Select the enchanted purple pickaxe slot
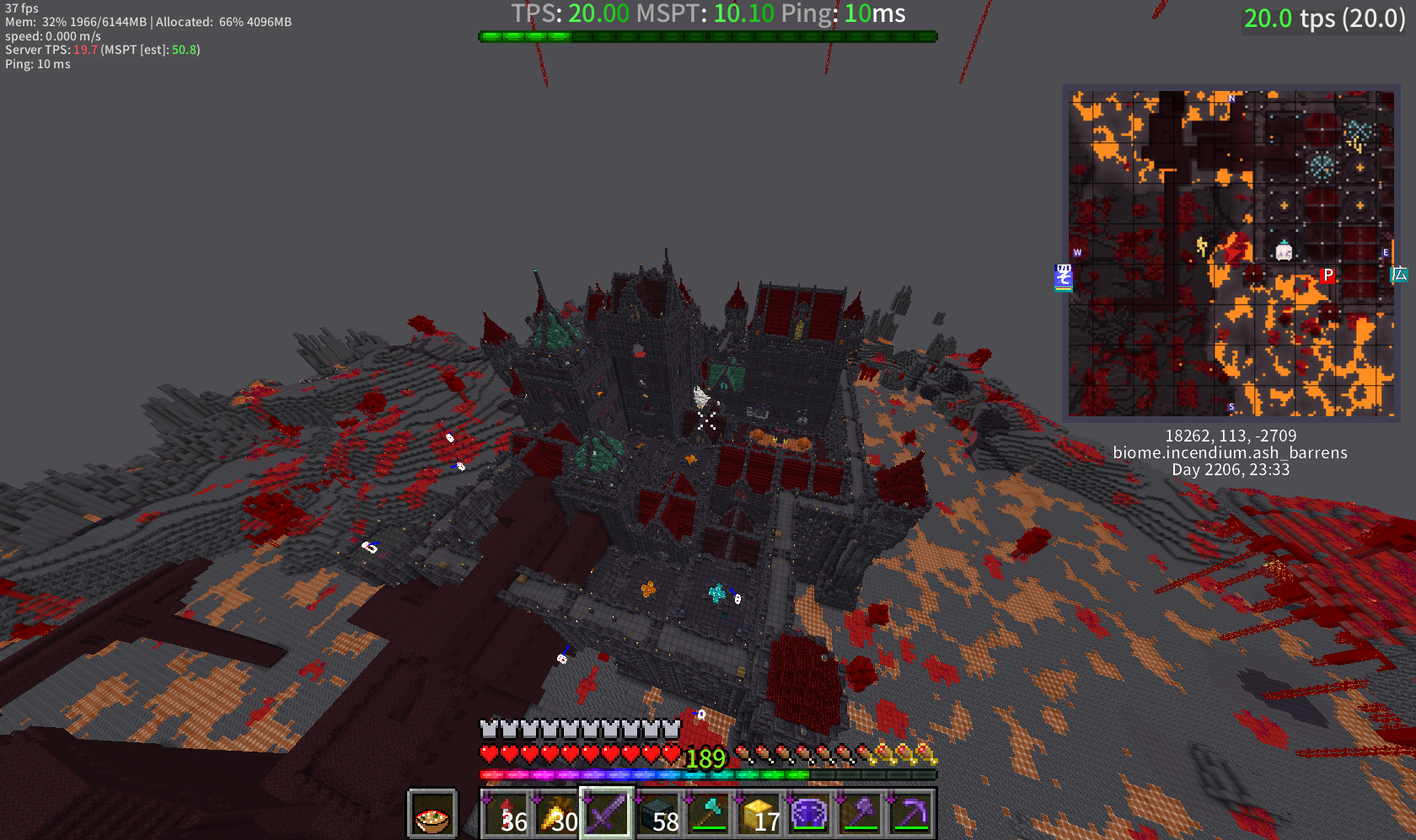The height and width of the screenshot is (840, 1416). tap(910, 814)
